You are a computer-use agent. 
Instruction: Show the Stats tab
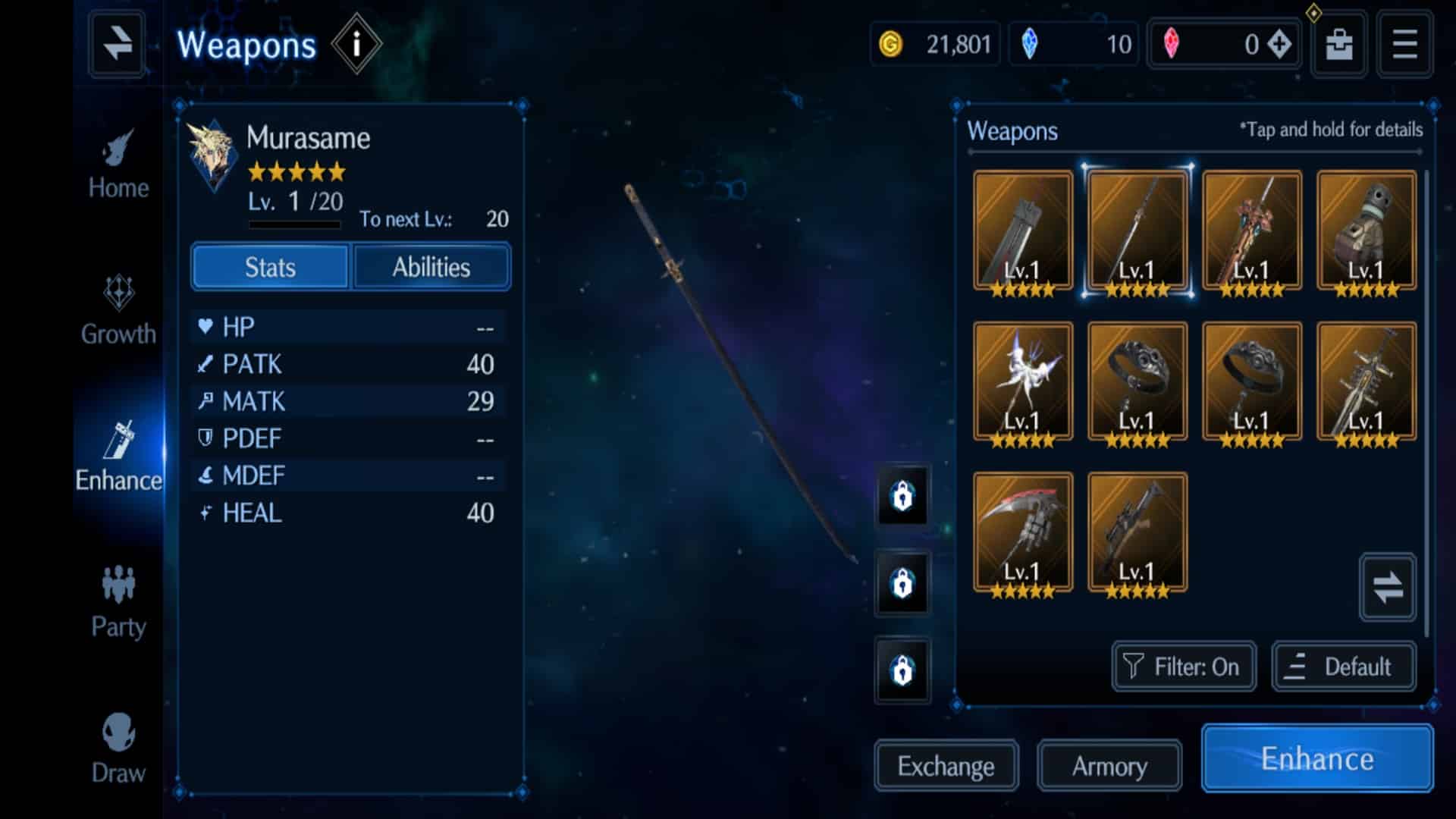[x=270, y=267]
